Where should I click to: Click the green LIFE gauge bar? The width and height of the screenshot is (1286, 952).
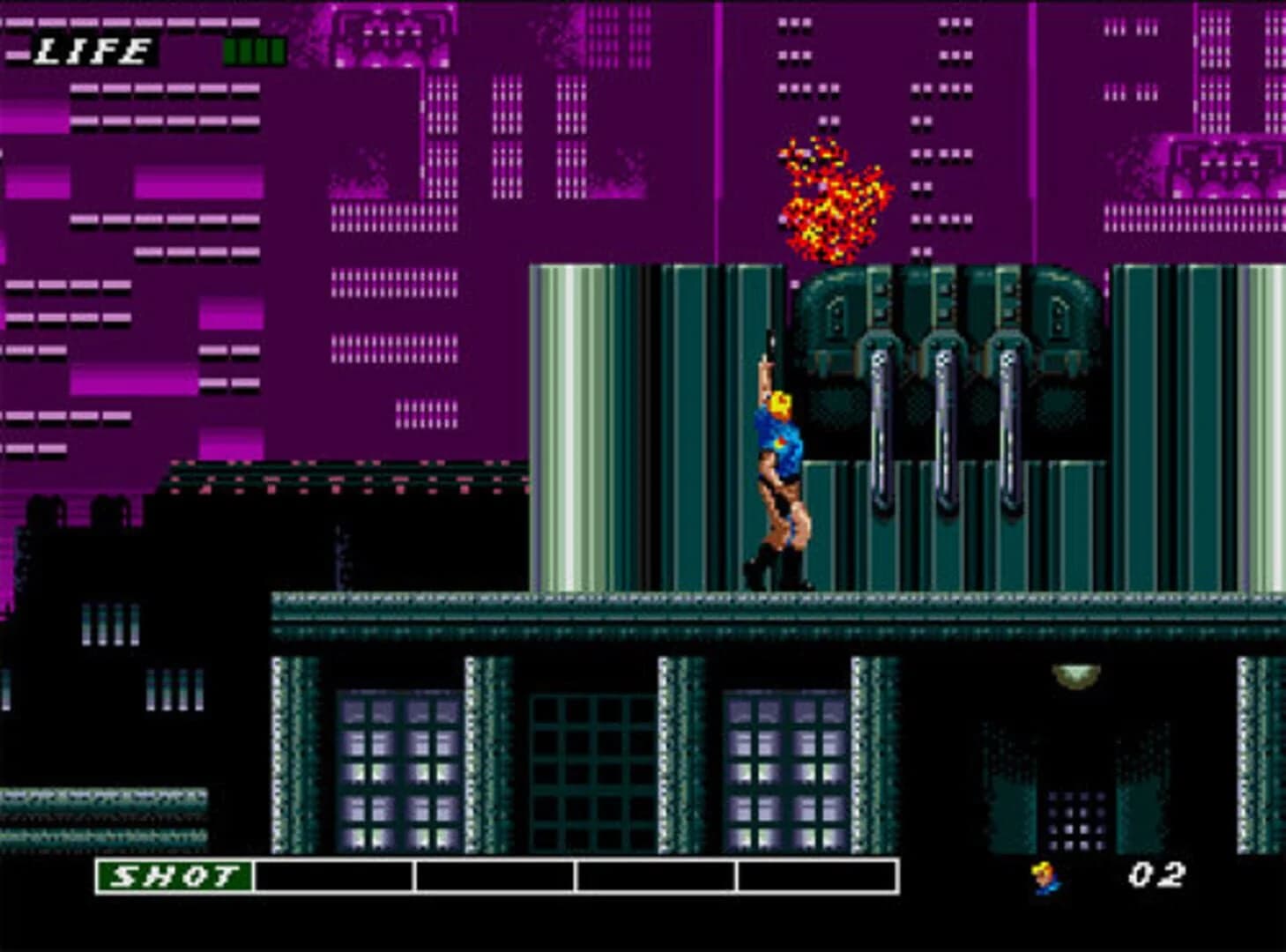254,50
